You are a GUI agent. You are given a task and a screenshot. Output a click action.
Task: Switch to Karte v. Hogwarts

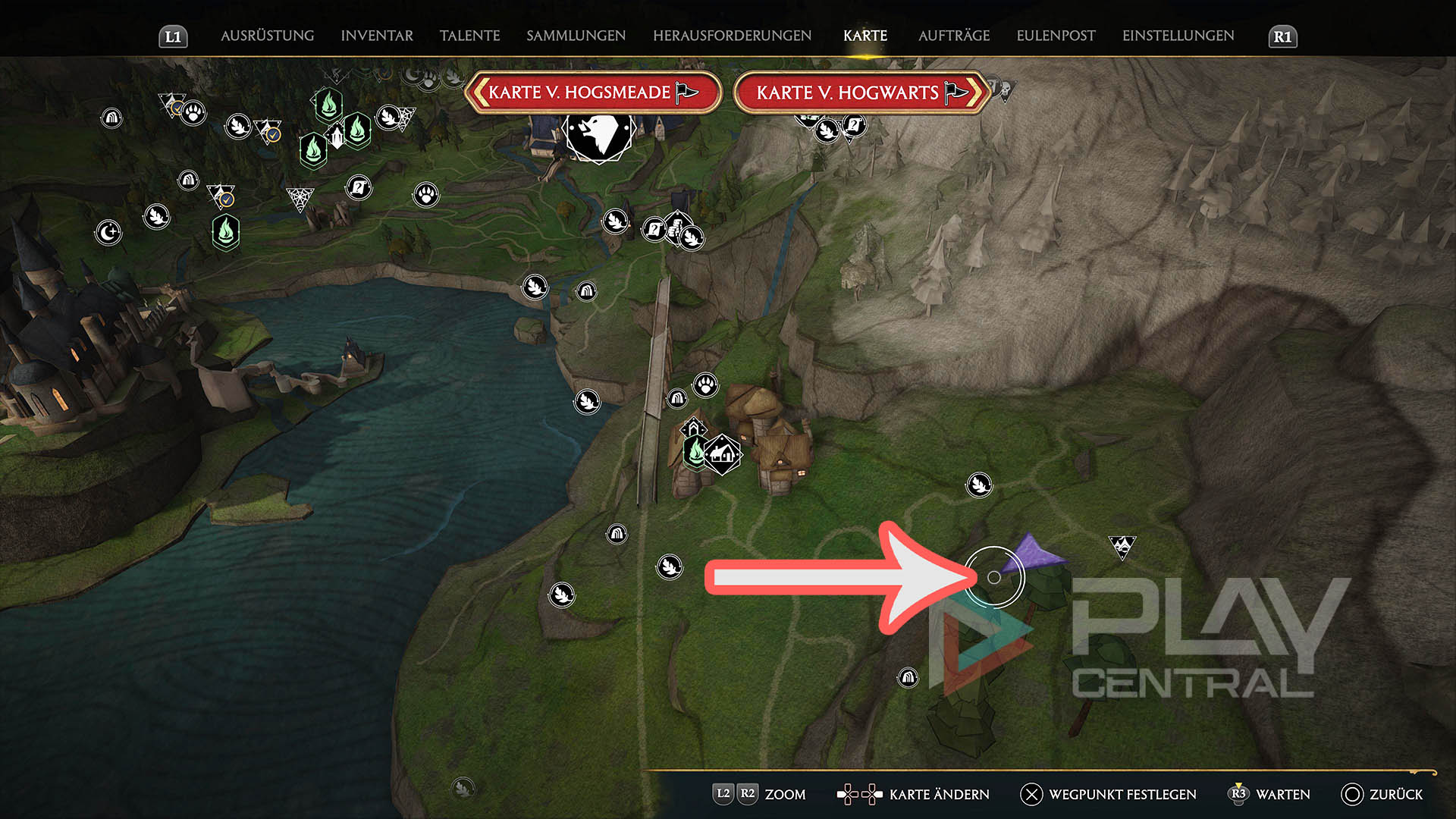click(861, 93)
